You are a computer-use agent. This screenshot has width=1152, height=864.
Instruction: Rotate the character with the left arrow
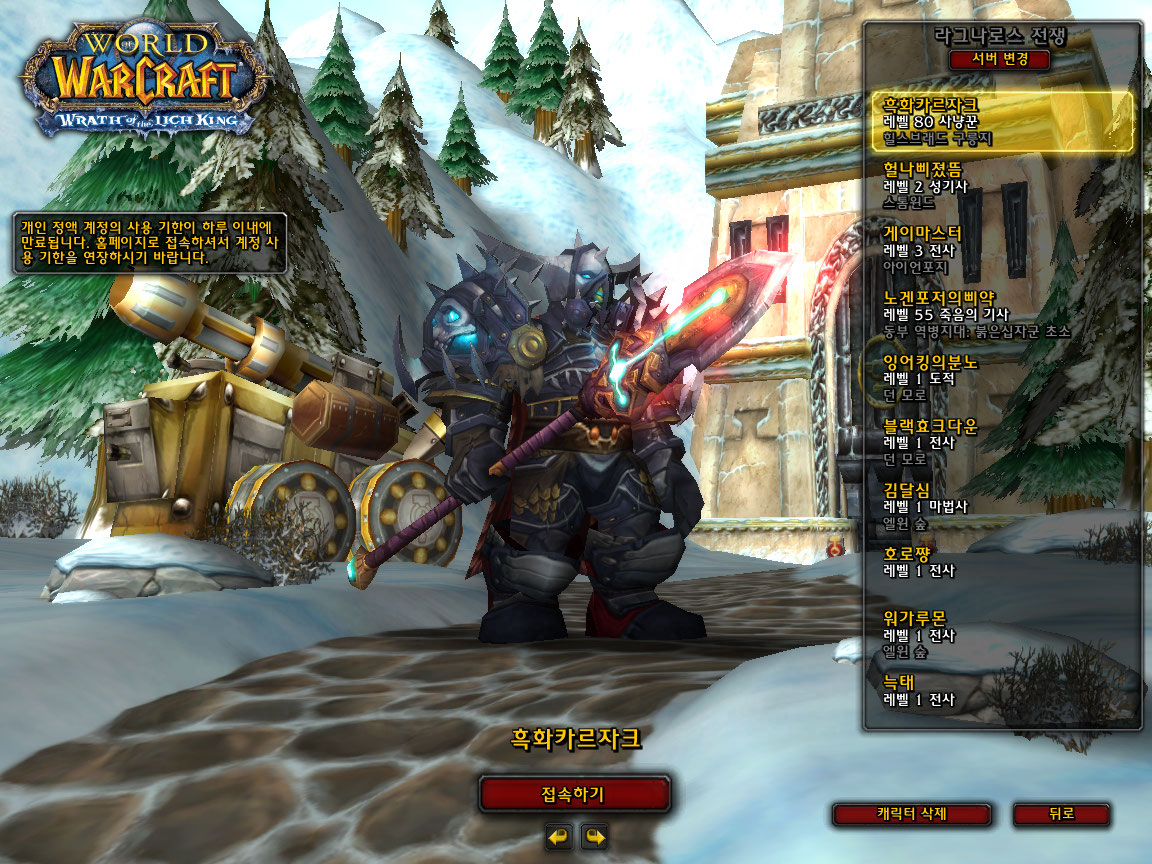click(x=559, y=835)
